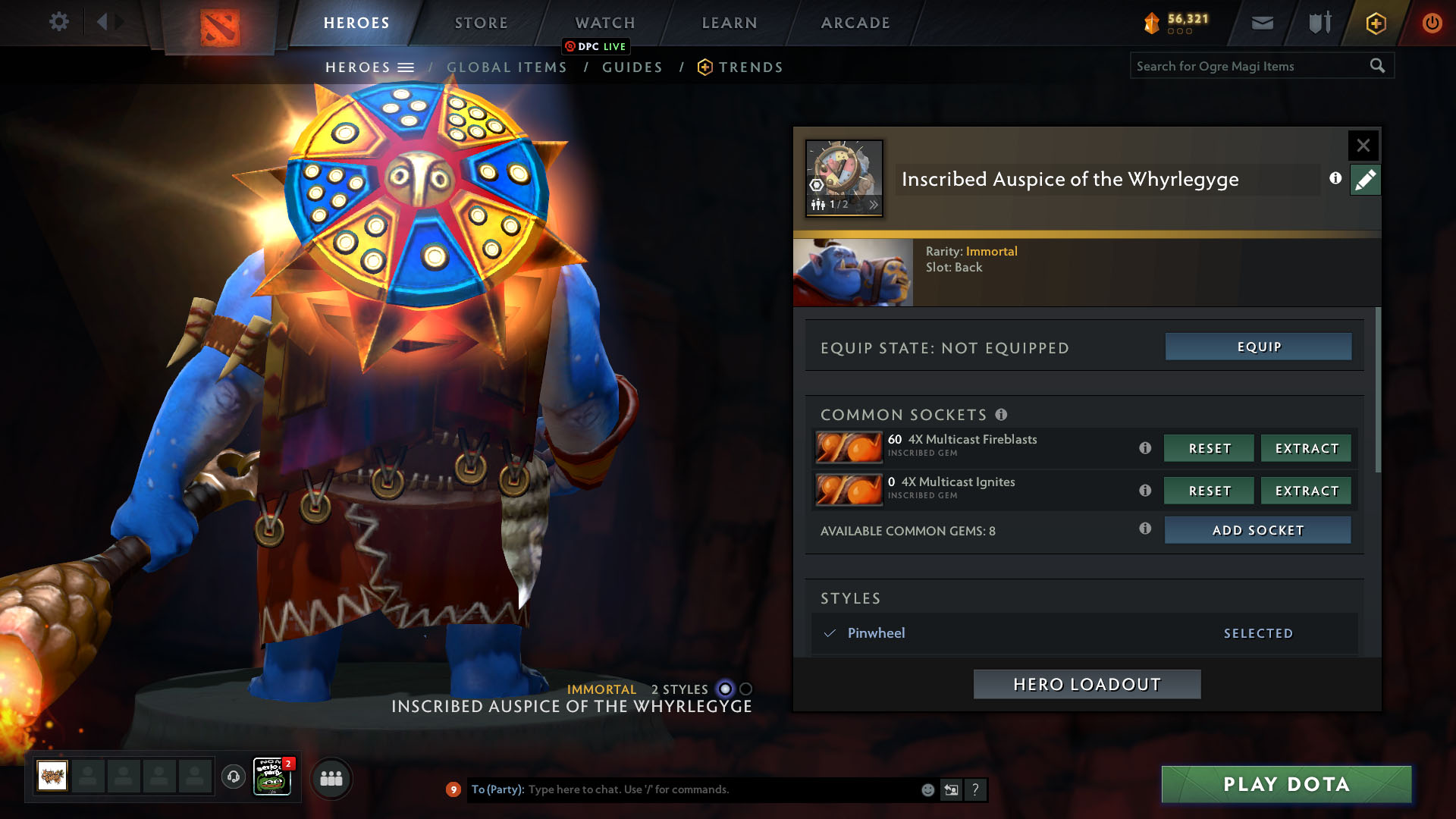Rename item with the pencil edit button
This screenshot has height=819, width=1456.
(1365, 180)
